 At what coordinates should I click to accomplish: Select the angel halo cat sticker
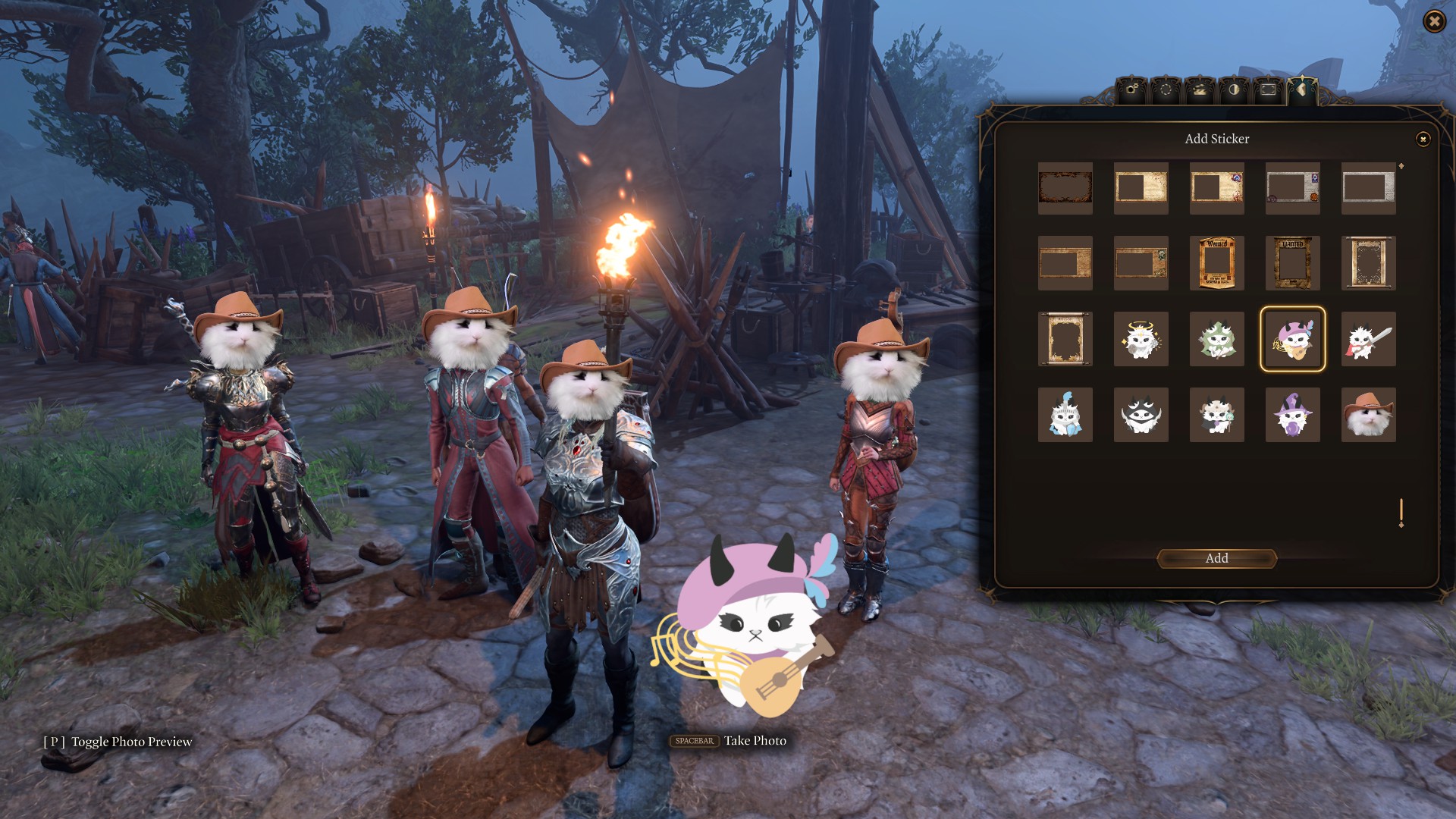pyautogui.click(x=1141, y=339)
